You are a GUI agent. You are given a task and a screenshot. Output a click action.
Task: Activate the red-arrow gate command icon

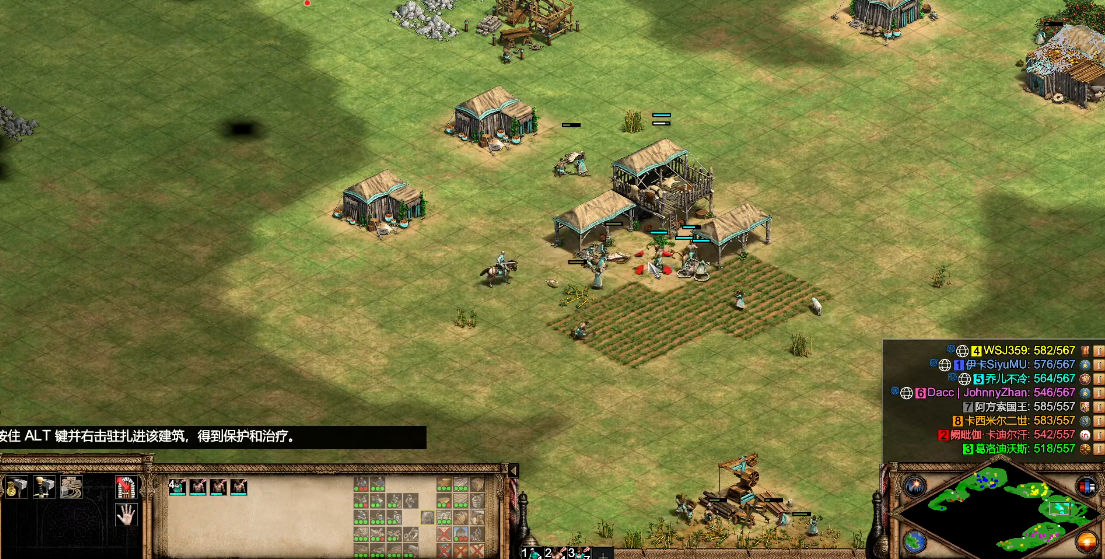tap(126, 487)
